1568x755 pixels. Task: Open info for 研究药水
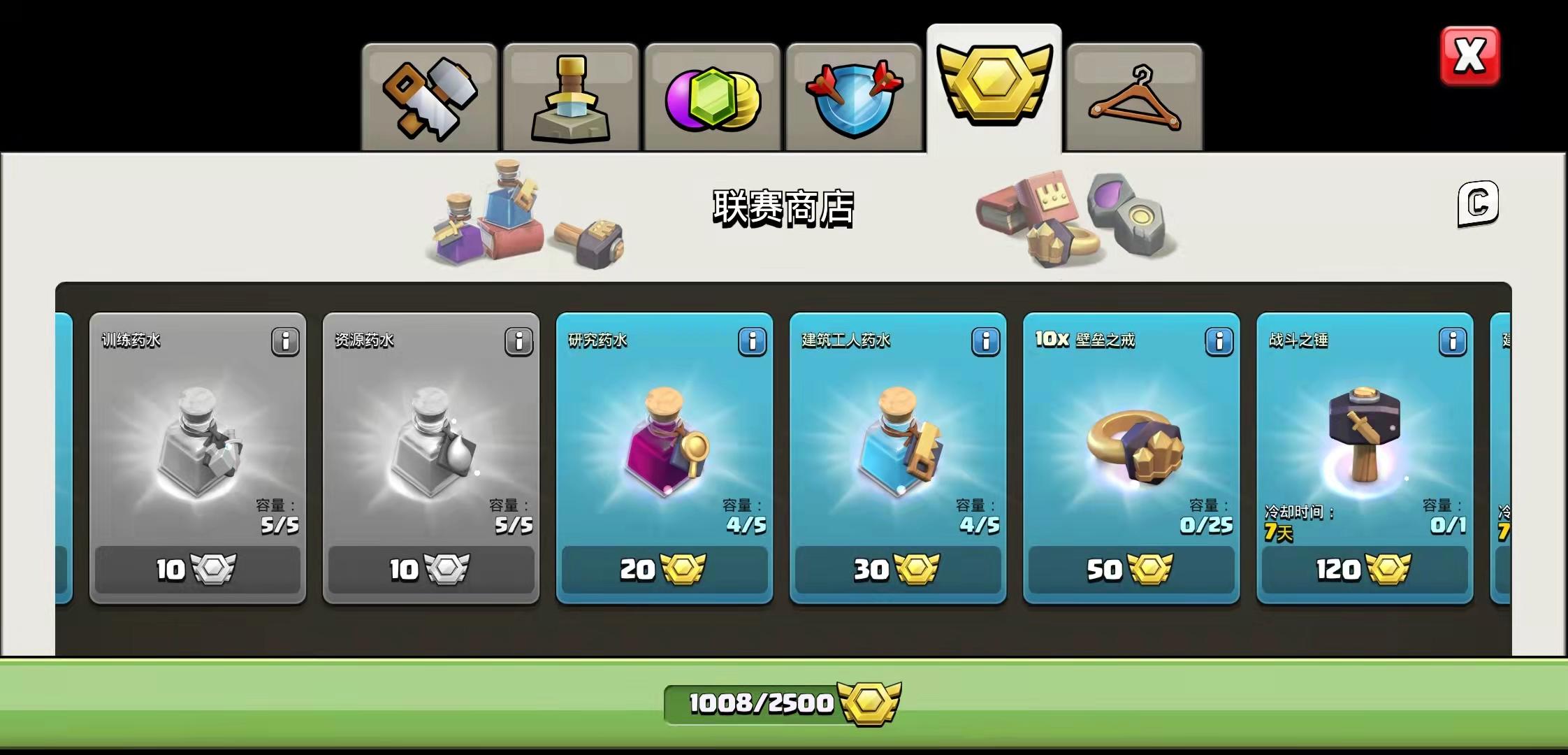[x=753, y=342]
